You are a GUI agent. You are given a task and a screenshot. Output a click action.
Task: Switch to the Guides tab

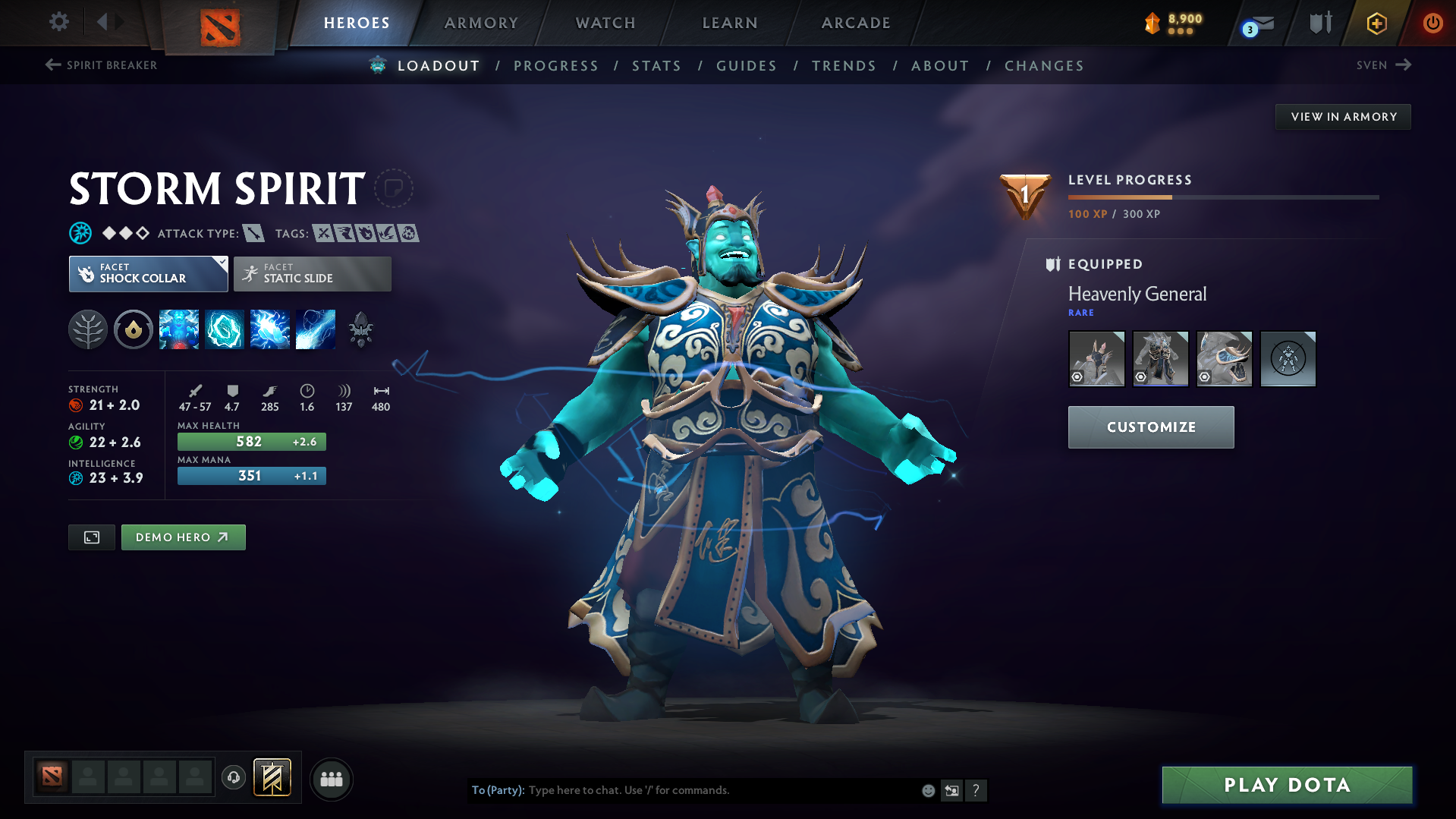746,66
